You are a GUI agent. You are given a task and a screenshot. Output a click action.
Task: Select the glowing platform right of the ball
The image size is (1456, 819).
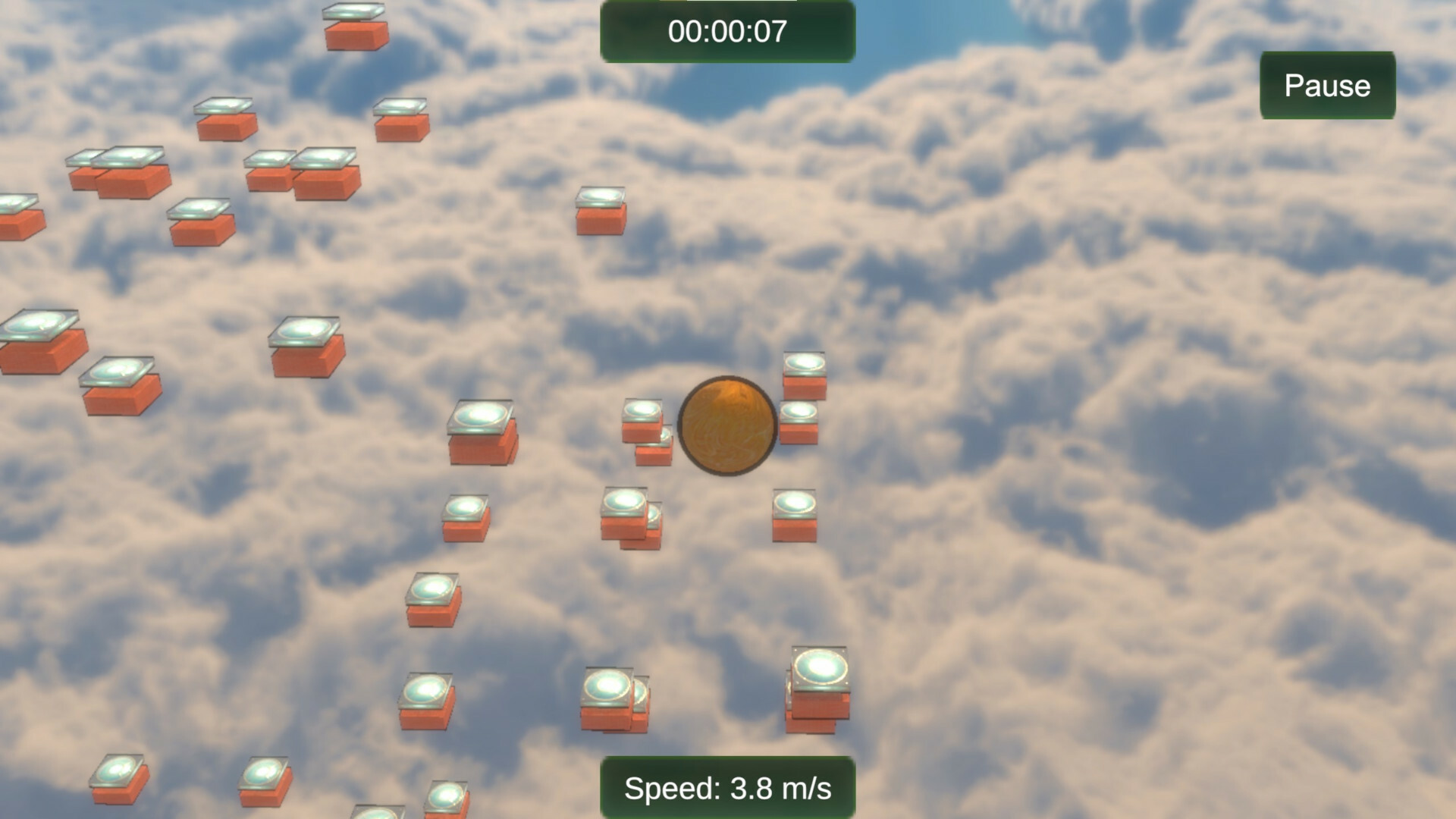click(800, 421)
